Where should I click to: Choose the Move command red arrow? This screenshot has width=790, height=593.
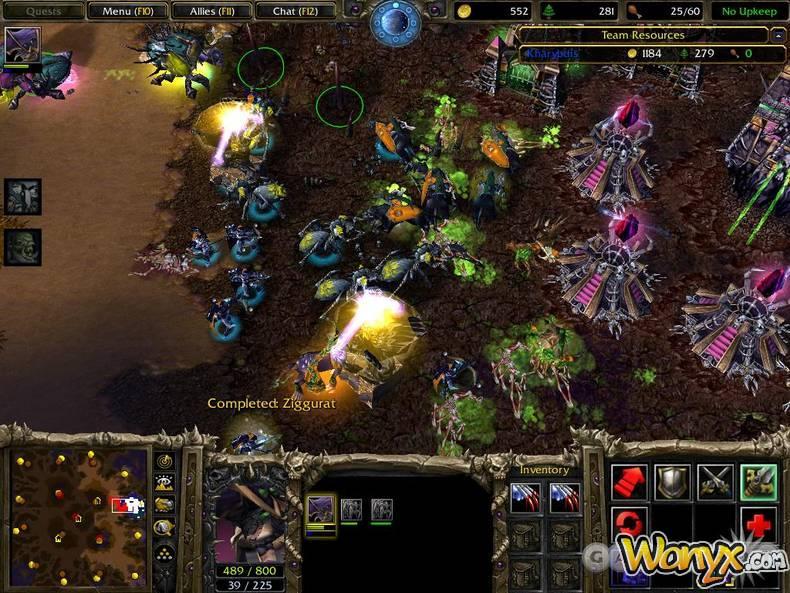[x=628, y=481]
